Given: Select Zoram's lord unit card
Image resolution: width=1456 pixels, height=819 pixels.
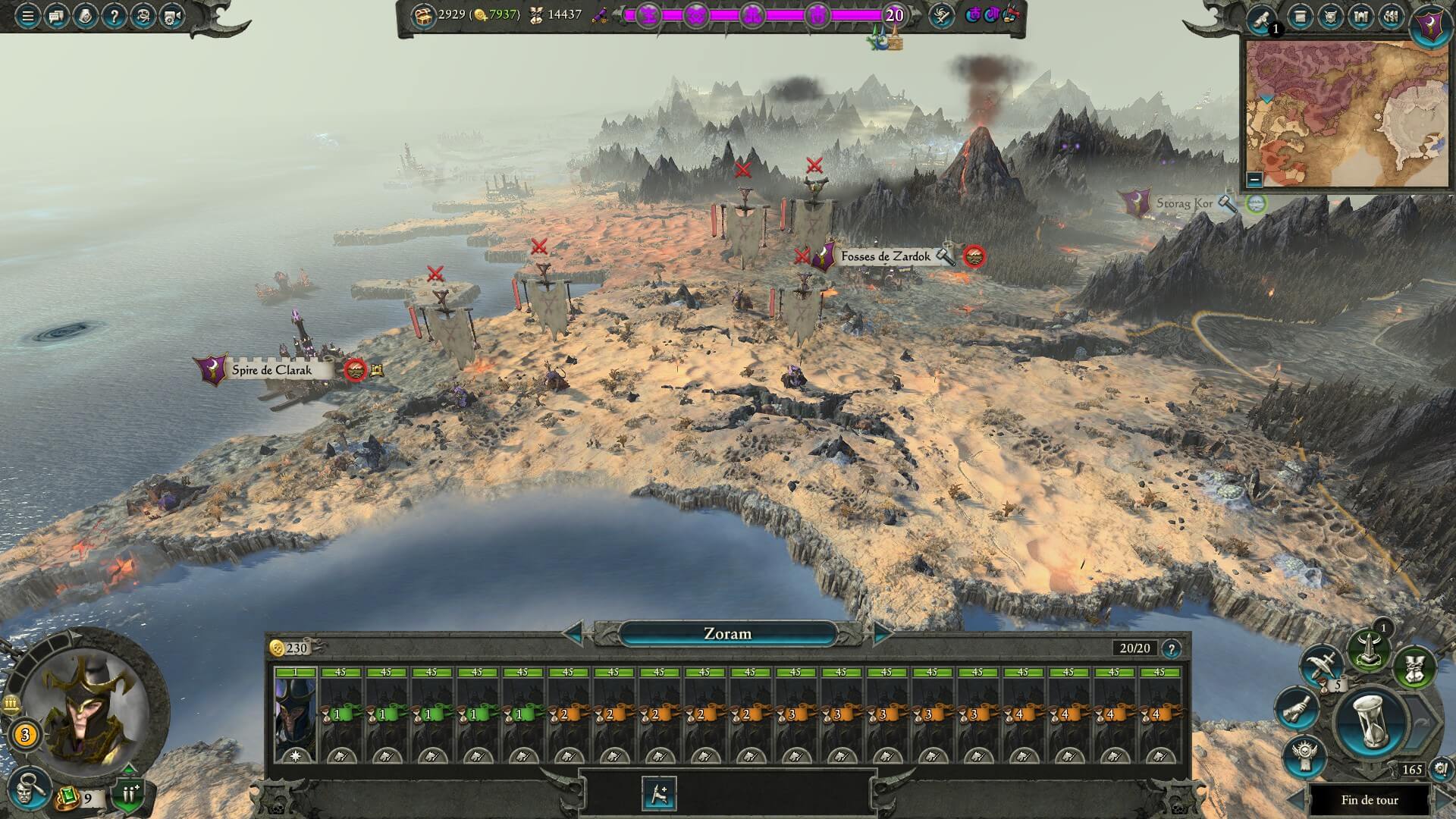Looking at the screenshot, I should pos(295,714).
